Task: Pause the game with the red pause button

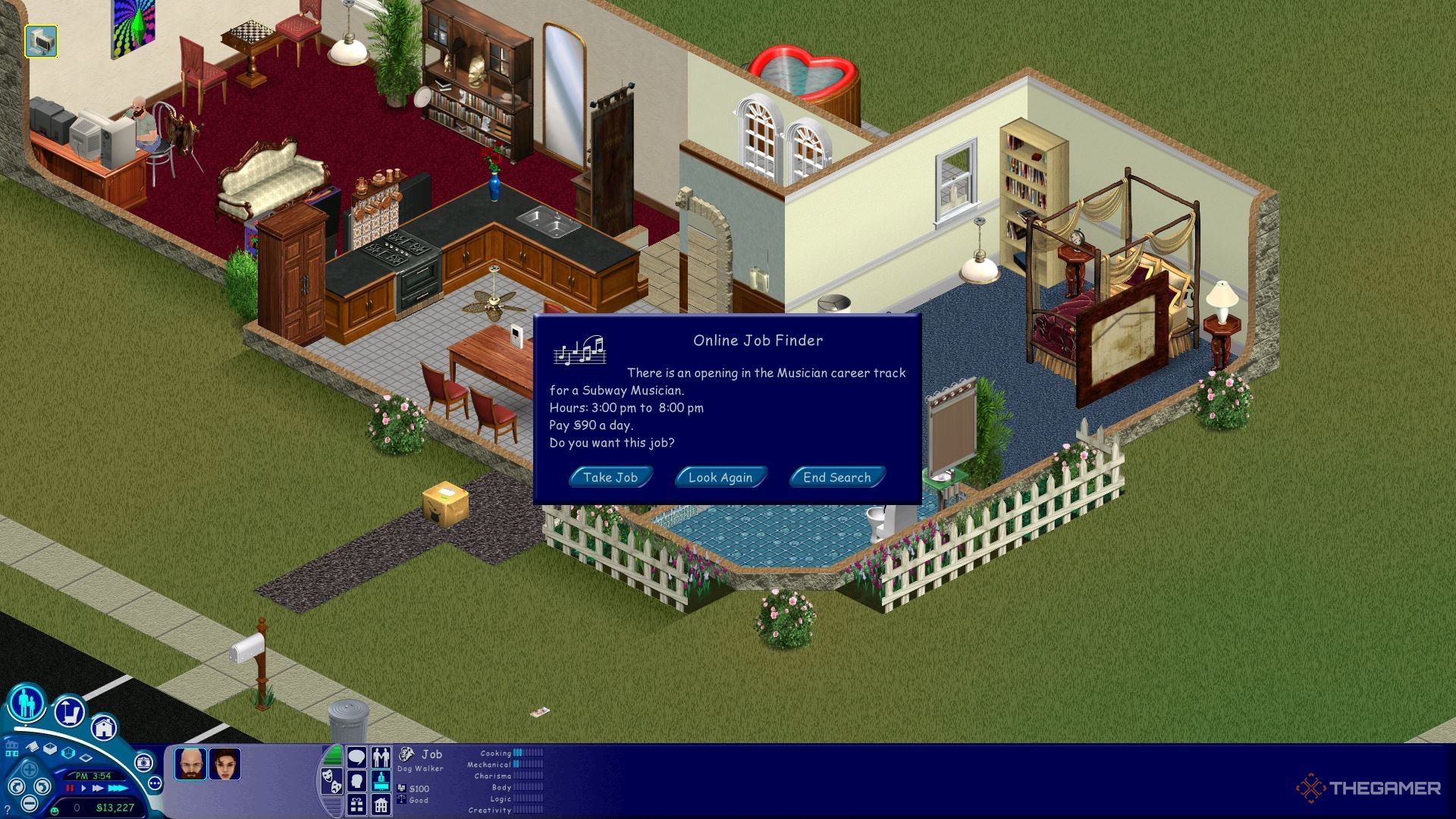Action: [x=71, y=789]
